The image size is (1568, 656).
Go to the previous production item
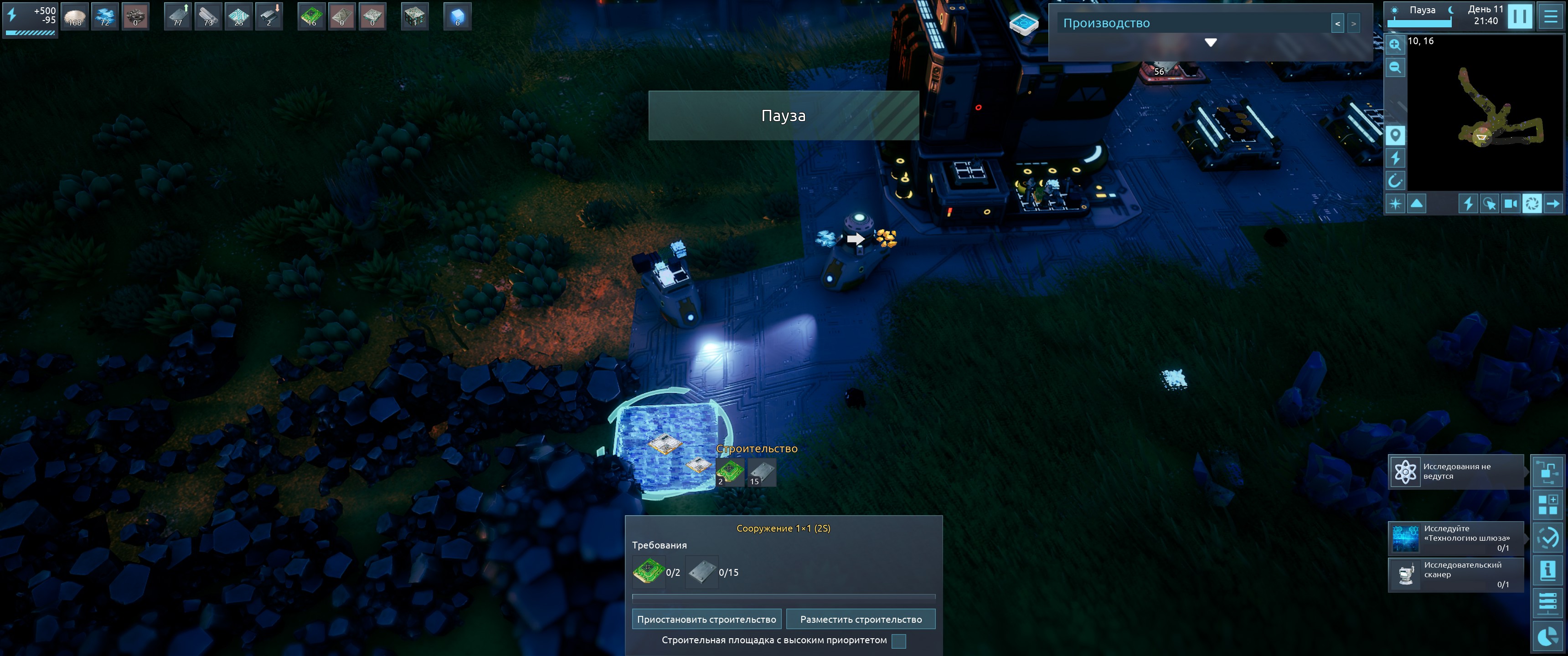click(x=1337, y=24)
